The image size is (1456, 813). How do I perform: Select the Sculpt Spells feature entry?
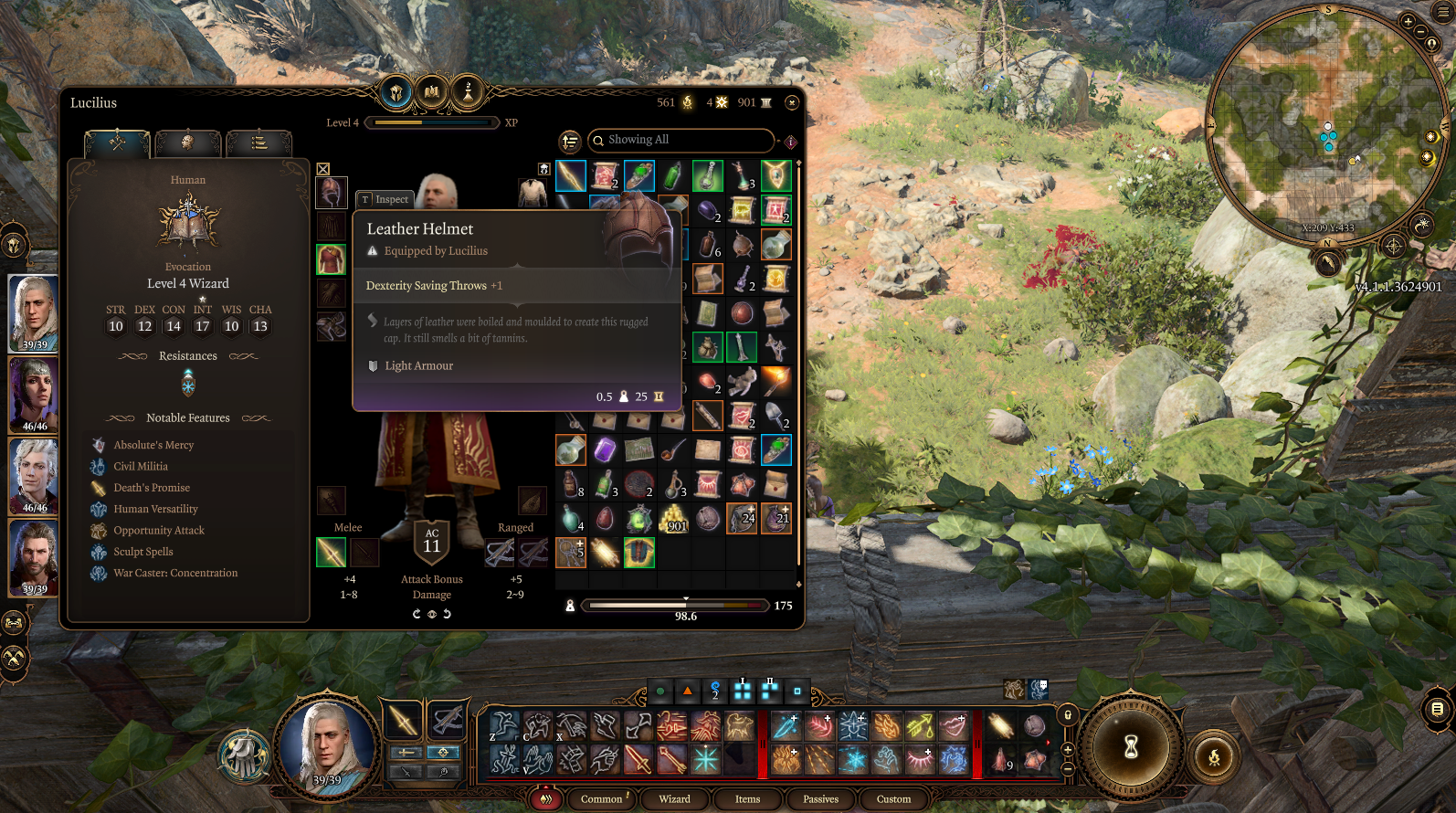[143, 552]
